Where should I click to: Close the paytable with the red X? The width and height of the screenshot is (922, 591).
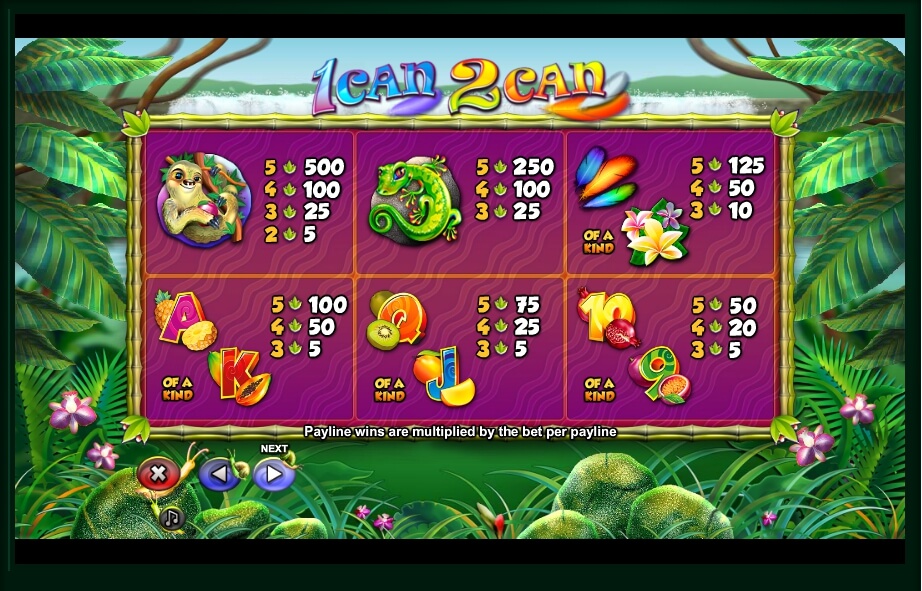click(x=157, y=474)
